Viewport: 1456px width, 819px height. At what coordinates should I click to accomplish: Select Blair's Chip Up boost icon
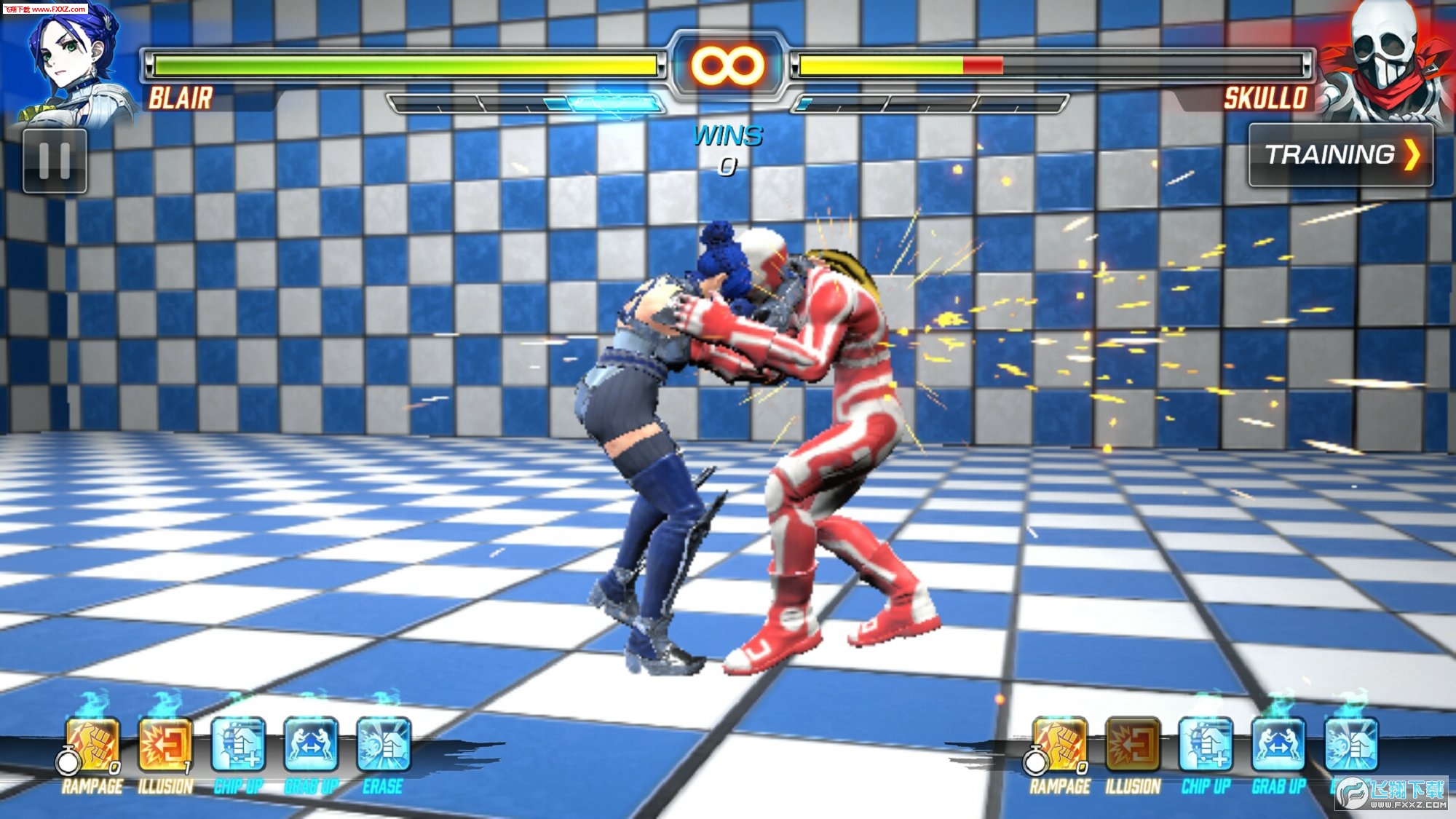point(238,744)
